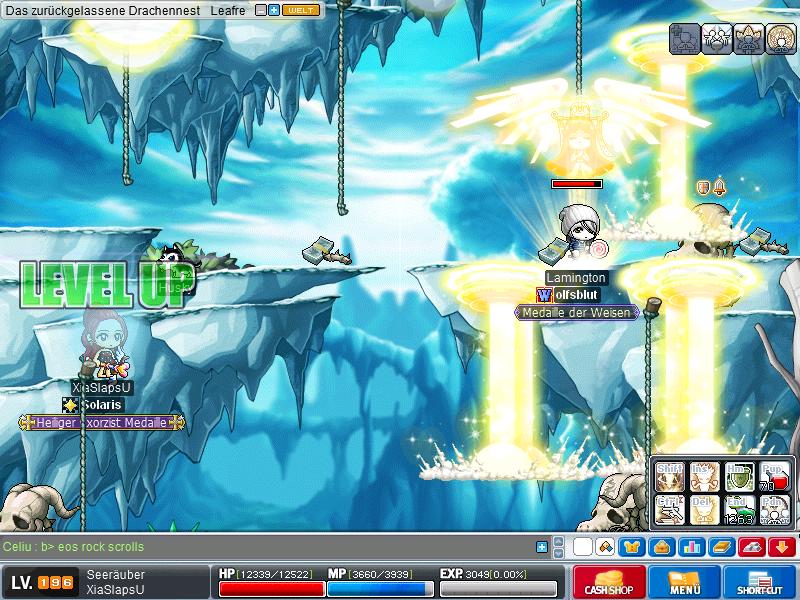Click the red down-arrow quick slot toggle
800x600 pixels.
(782, 547)
